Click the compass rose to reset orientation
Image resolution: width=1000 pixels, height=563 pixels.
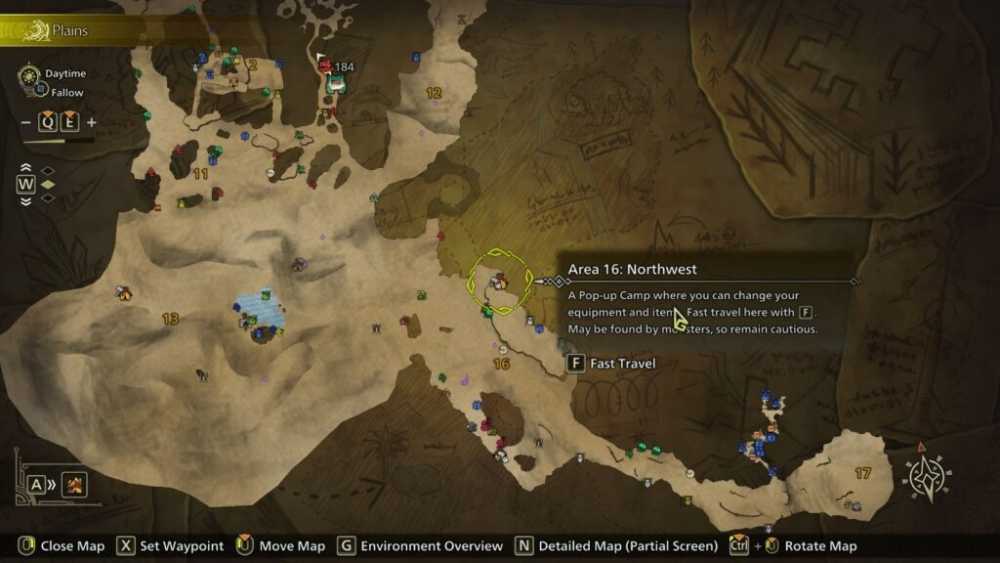(926, 476)
